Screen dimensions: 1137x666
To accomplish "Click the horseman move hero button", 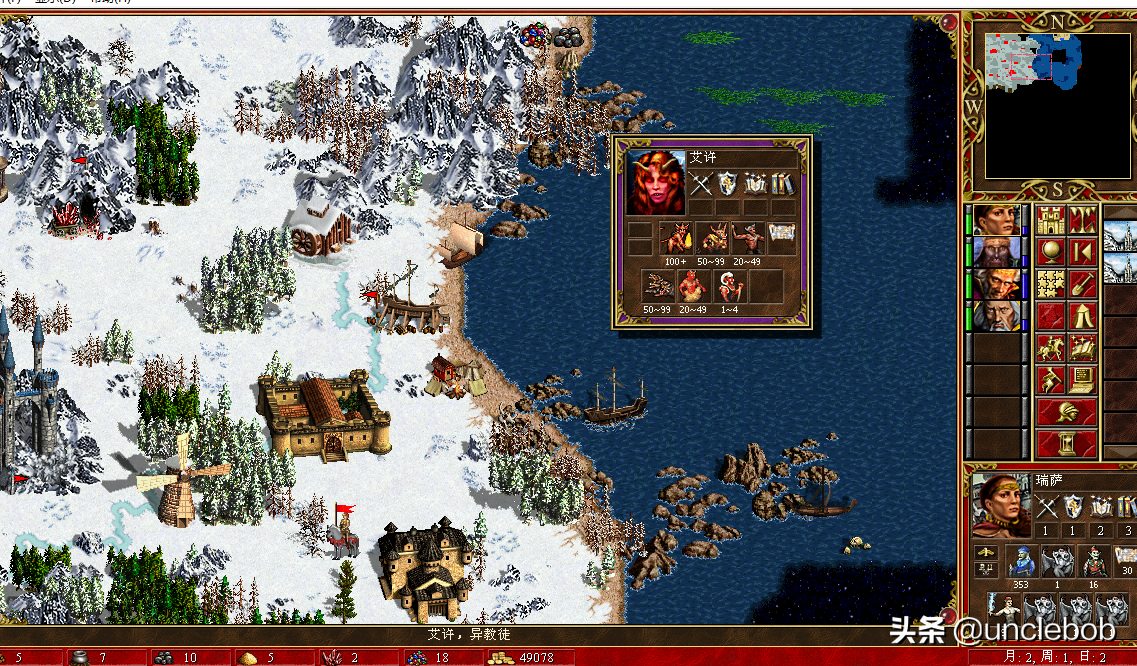I will point(1050,348).
